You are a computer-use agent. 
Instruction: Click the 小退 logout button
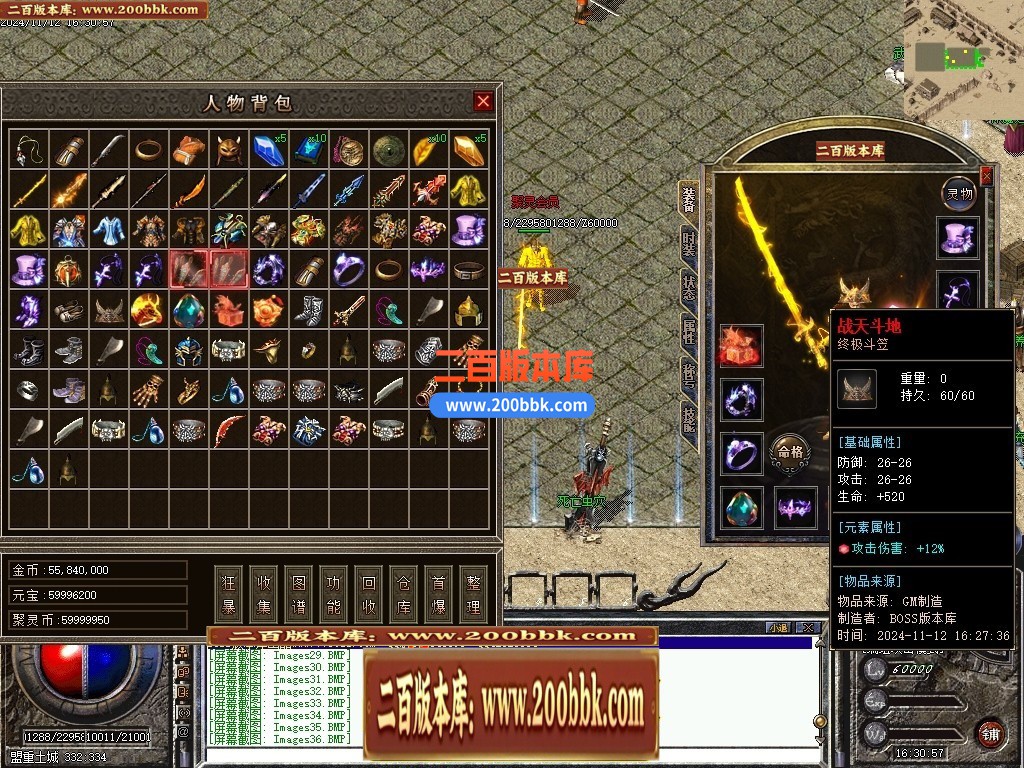click(x=778, y=627)
